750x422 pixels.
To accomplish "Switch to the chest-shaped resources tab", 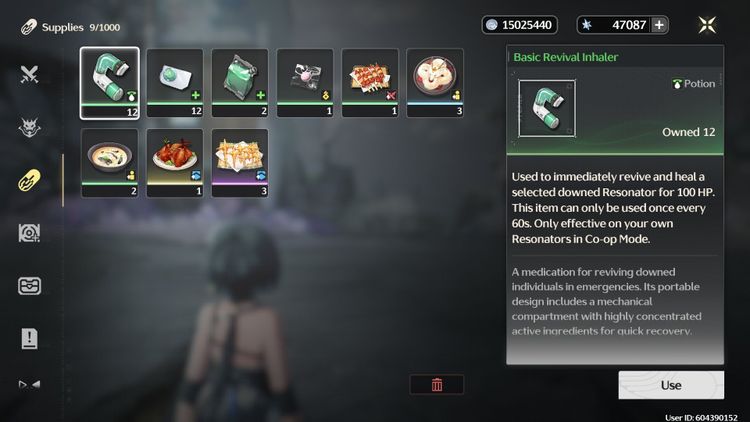I will tap(29, 286).
